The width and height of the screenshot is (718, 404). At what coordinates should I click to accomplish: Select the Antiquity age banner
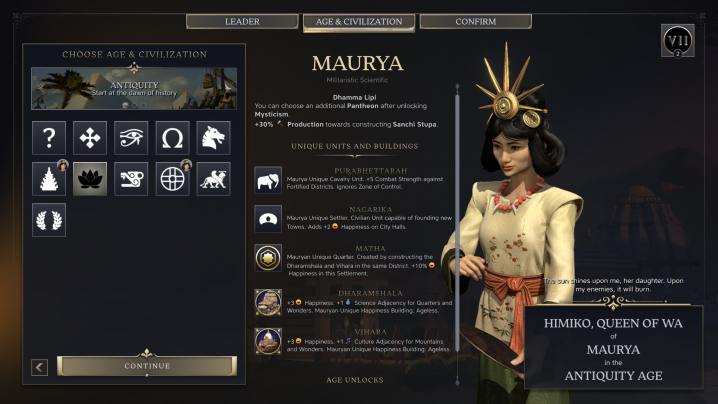134,89
